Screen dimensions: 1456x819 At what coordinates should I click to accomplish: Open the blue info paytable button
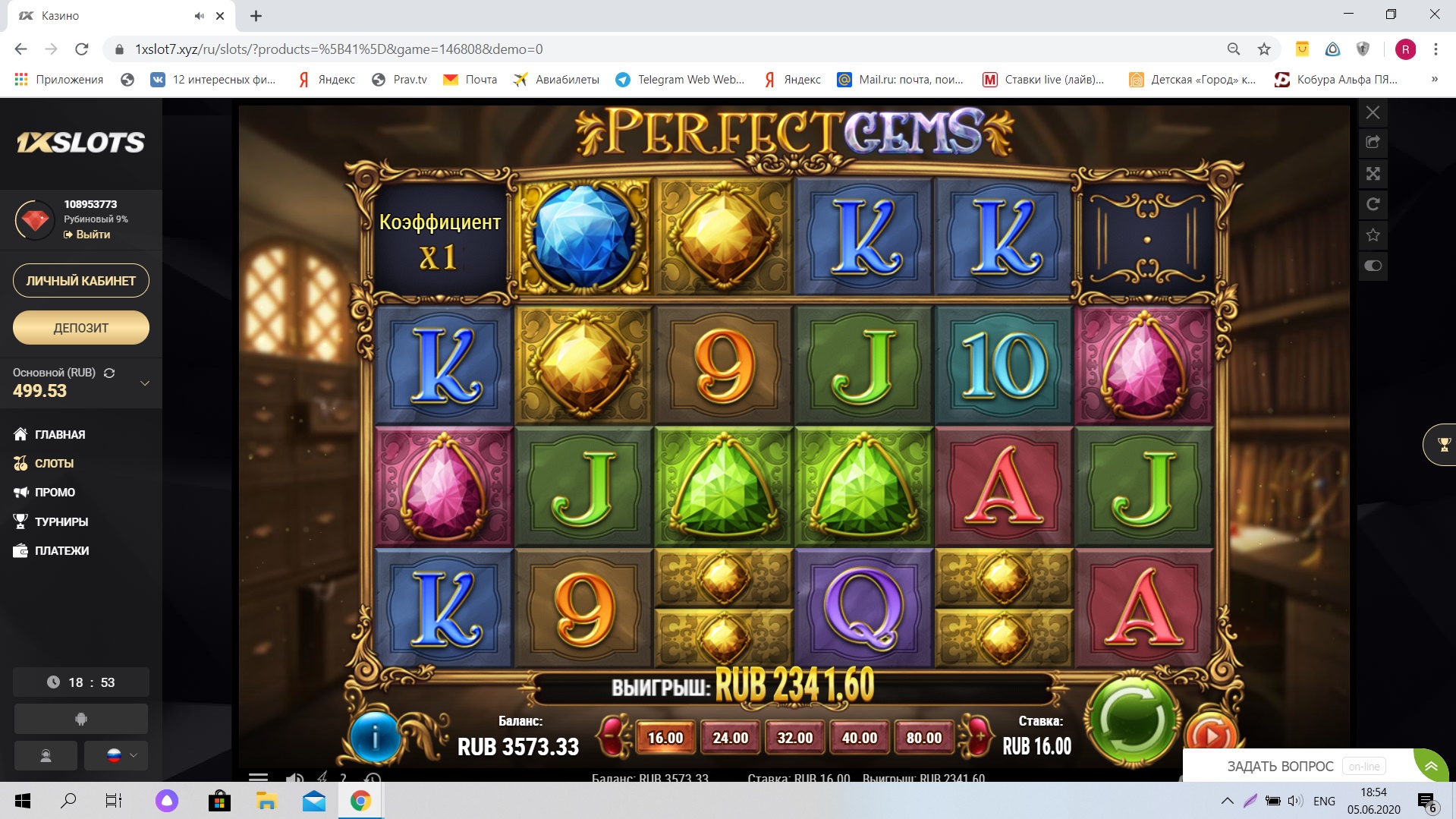[375, 736]
